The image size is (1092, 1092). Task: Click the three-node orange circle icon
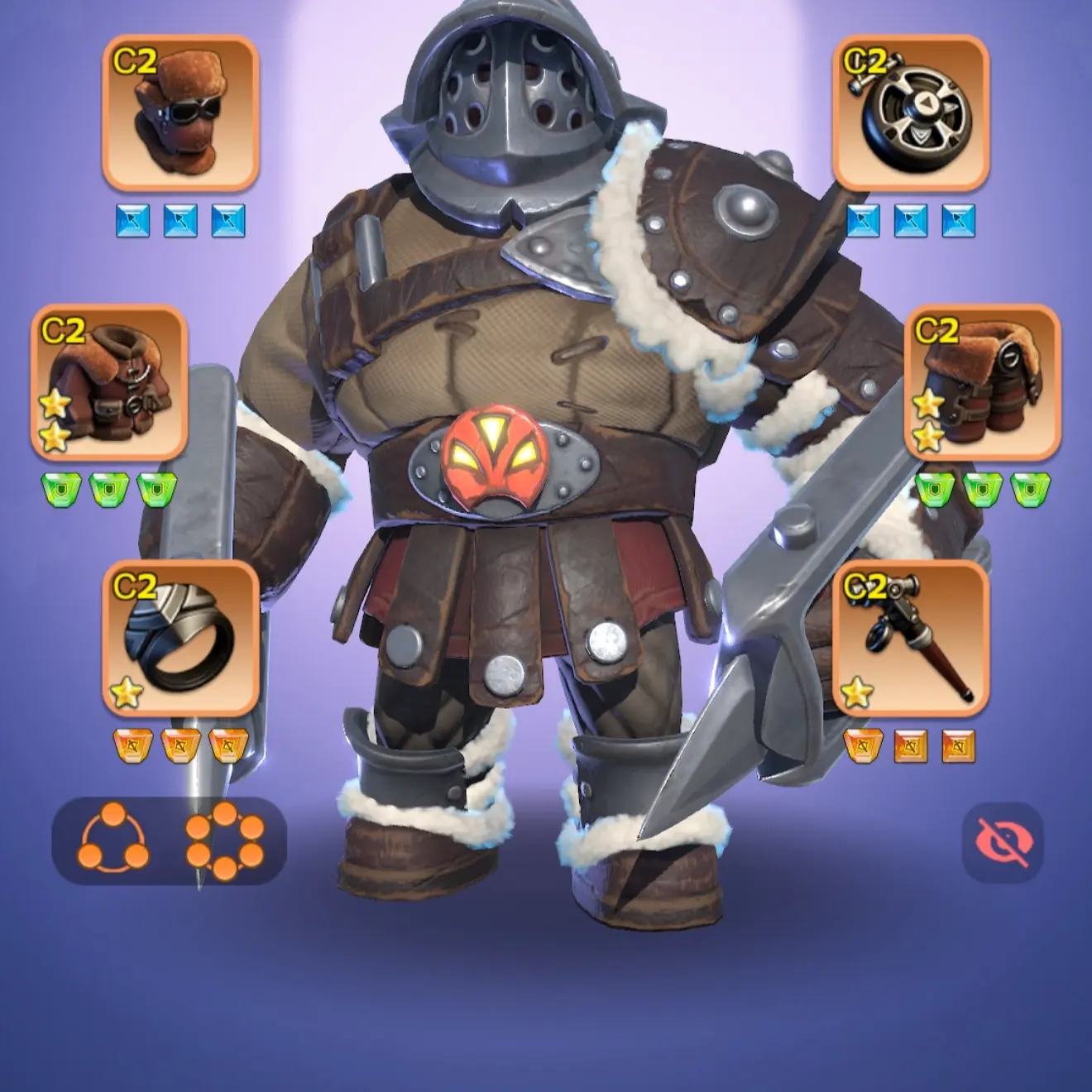click(x=113, y=841)
